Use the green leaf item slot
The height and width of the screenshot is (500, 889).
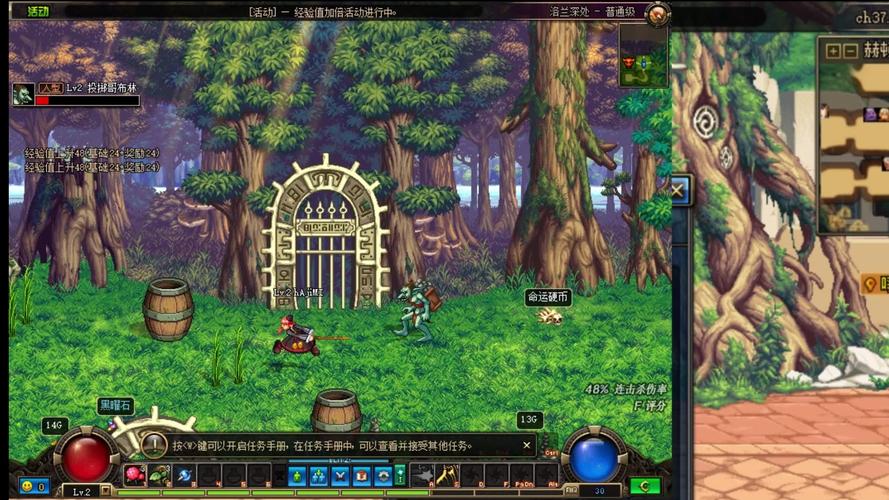(159, 474)
